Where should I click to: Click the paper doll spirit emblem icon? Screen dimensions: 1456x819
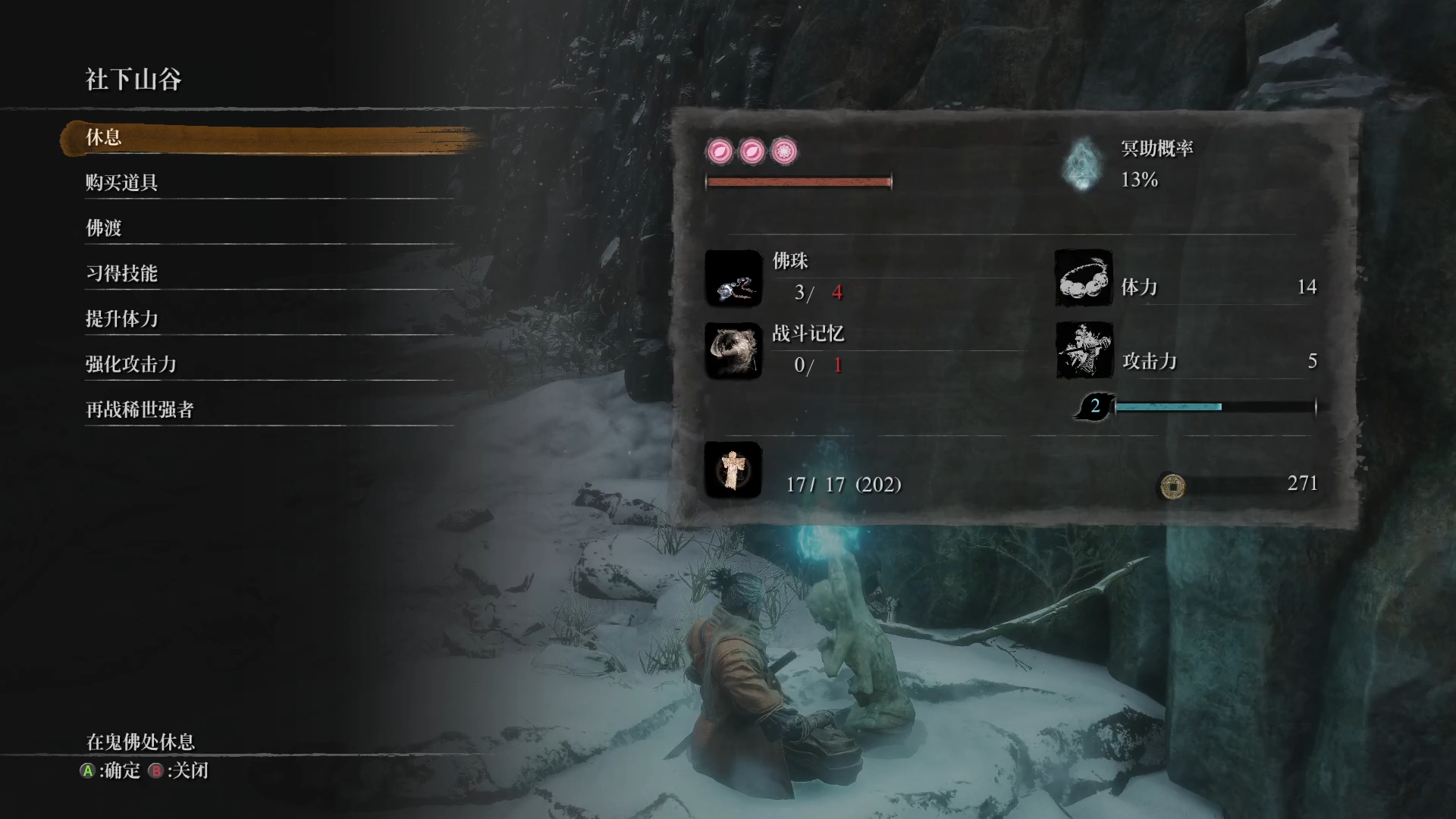(x=733, y=470)
